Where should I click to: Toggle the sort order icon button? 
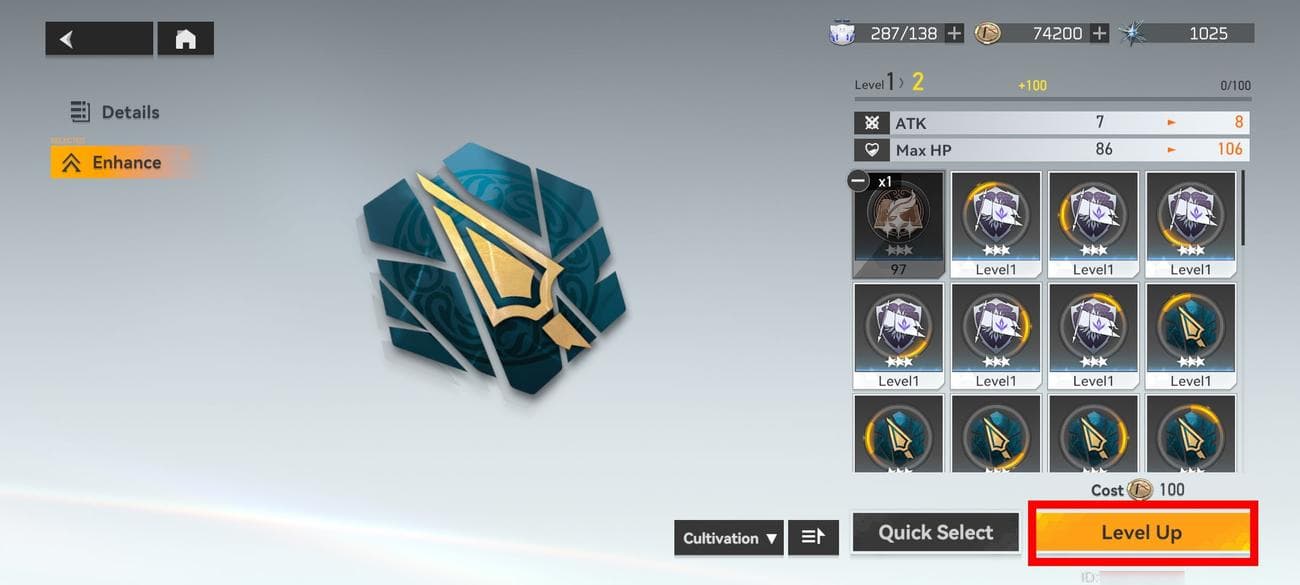coord(813,538)
